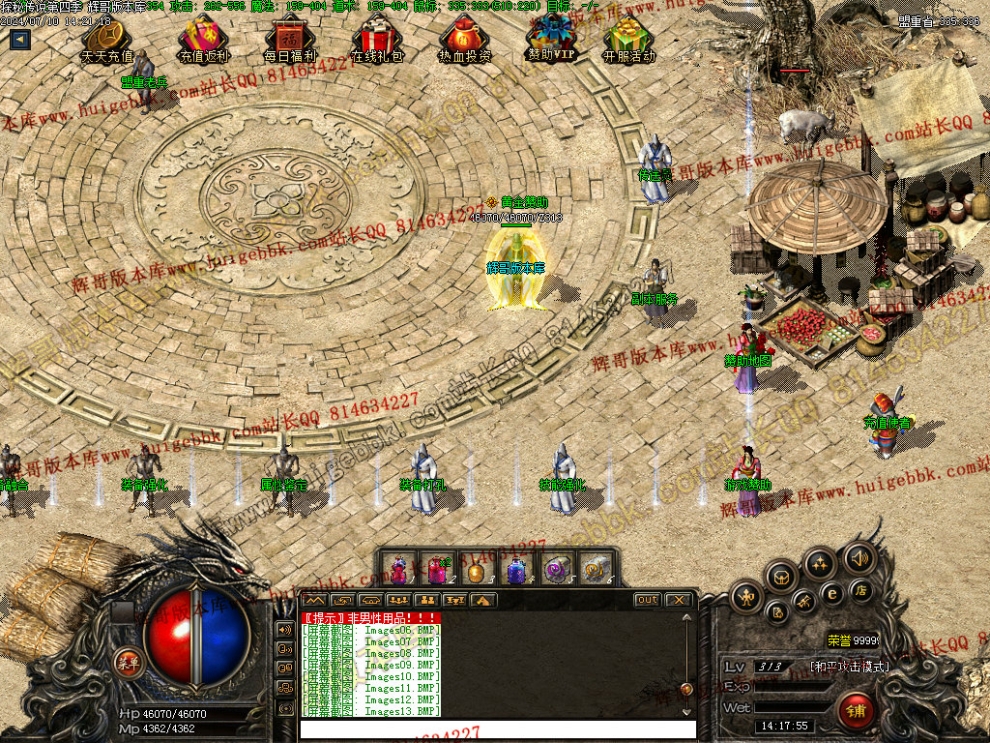Use the blue potion in hotbar slot 4
The height and width of the screenshot is (743, 990).
coord(515,570)
